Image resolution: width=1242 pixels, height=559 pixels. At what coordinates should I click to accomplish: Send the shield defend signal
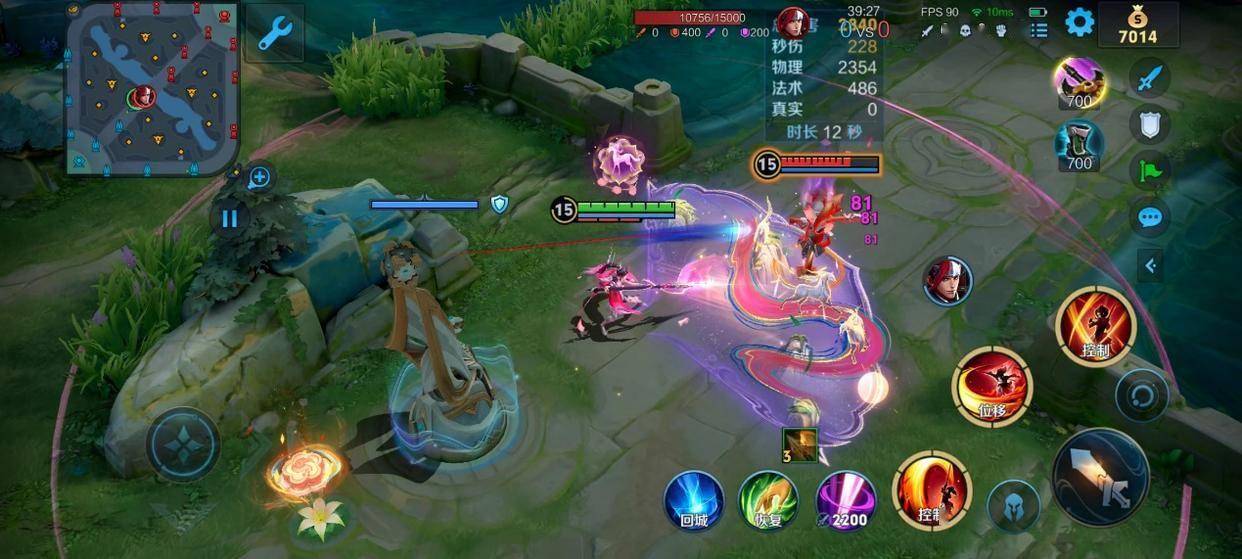(1150, 123)
